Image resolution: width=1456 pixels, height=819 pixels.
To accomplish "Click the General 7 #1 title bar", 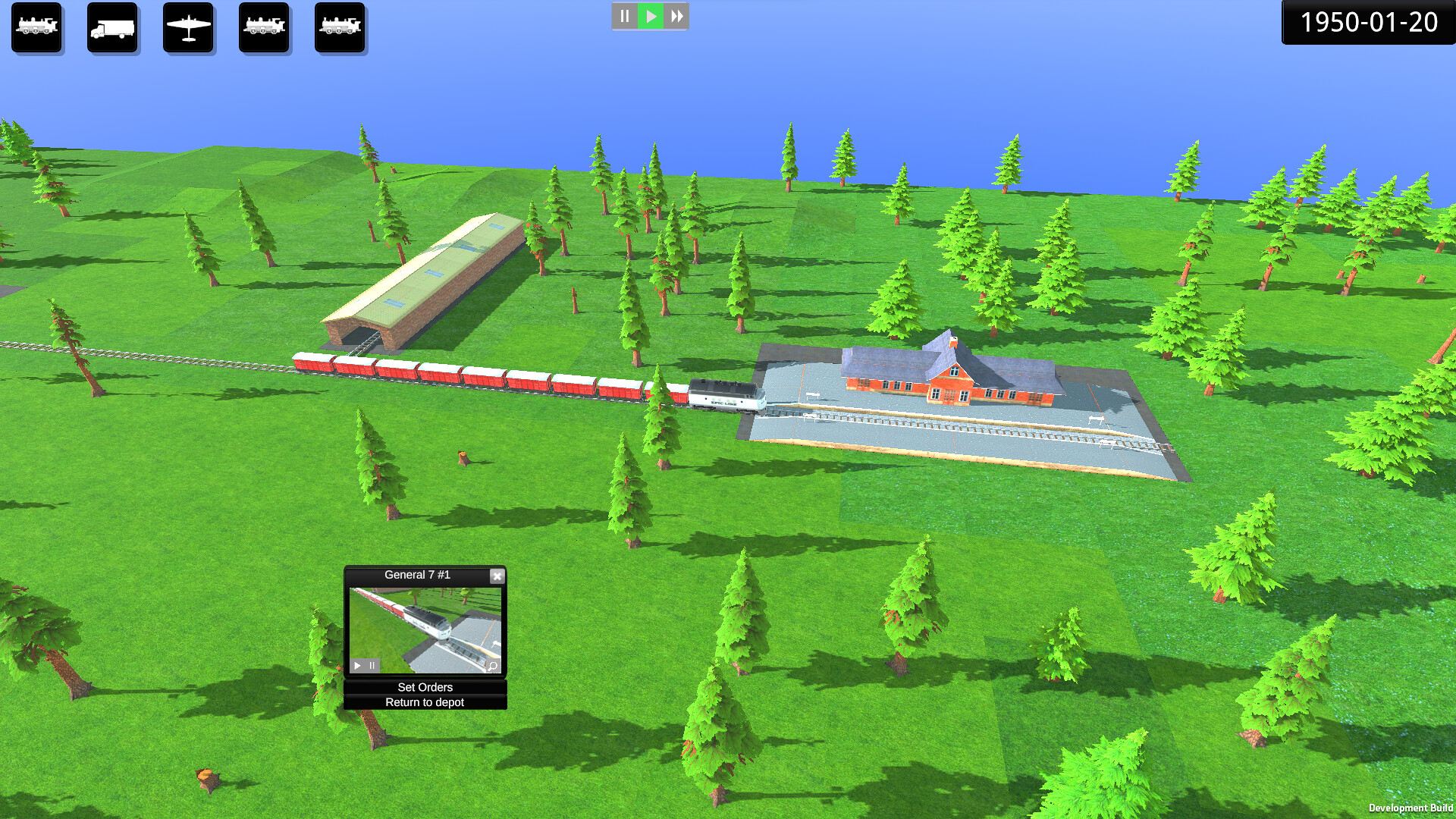I will coord(417,575).
